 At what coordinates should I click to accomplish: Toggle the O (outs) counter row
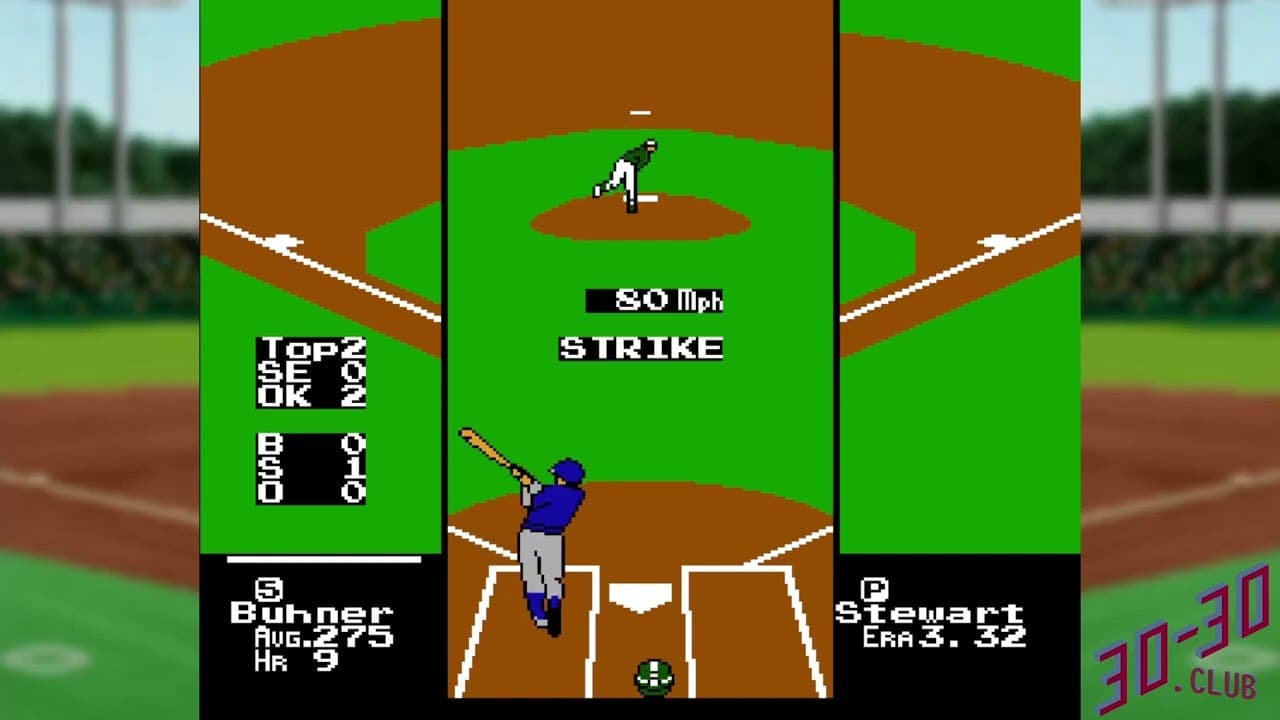[x=310, y=492]
